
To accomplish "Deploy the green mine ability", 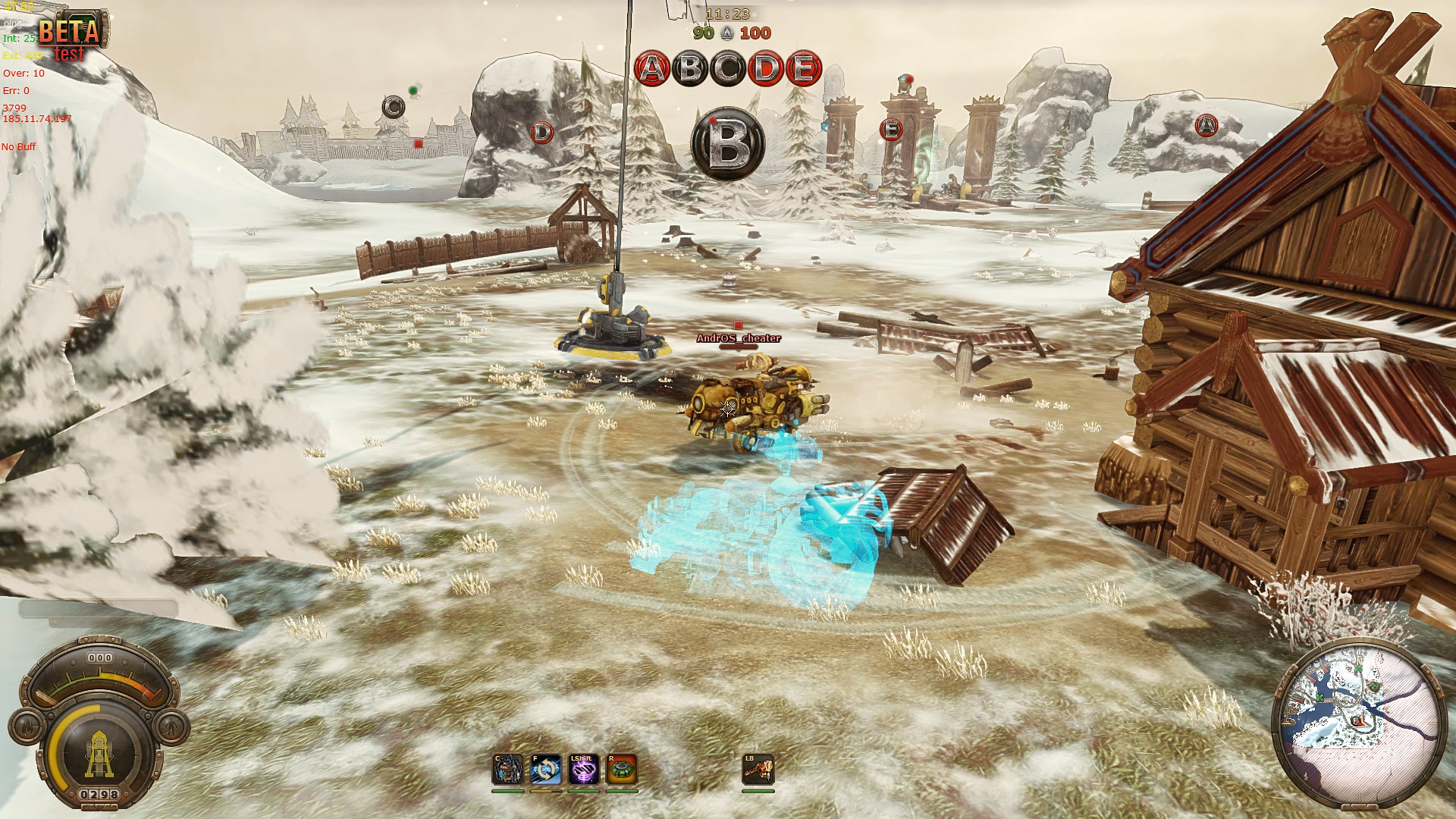I will click(622, 770).
